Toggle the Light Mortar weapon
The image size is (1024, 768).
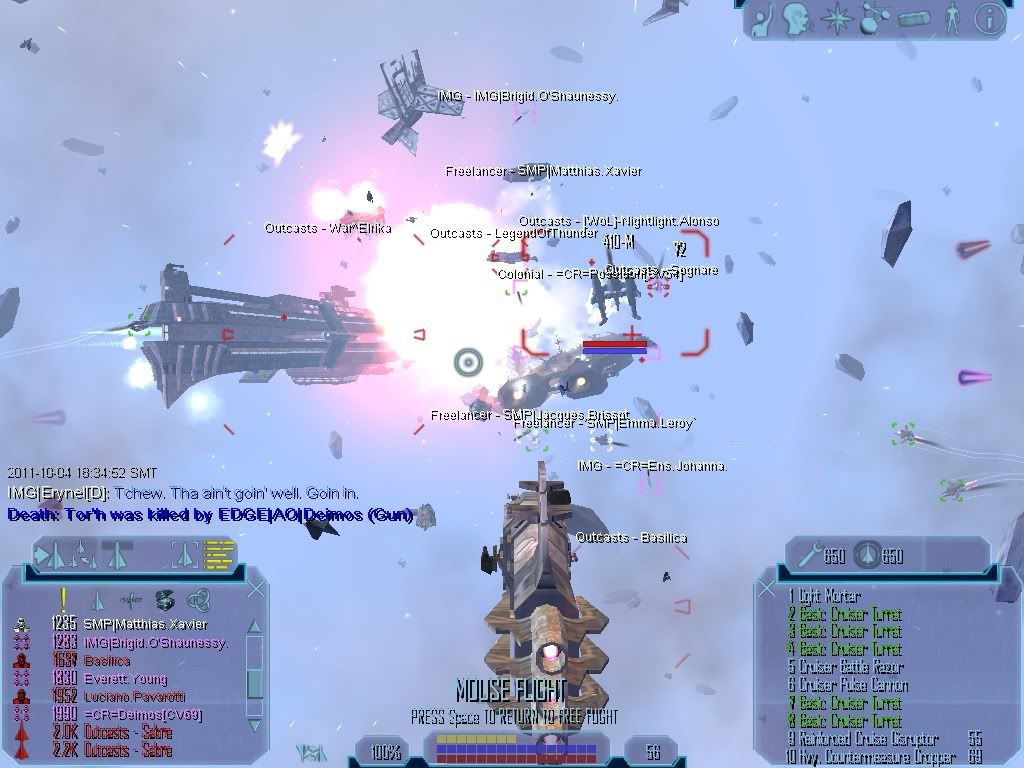coord(830,597)
